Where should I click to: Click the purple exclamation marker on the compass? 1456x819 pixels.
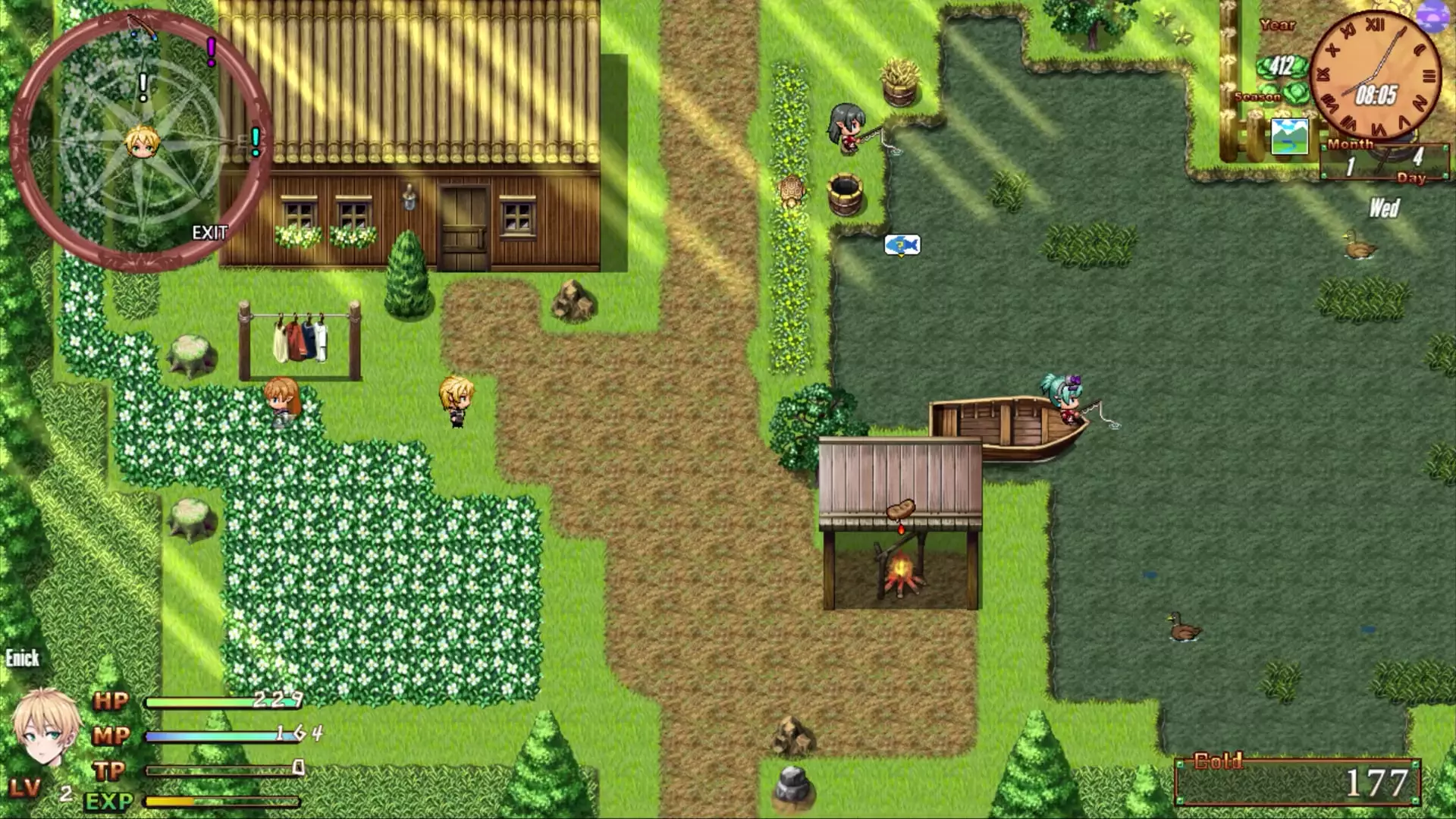[212, 51]
